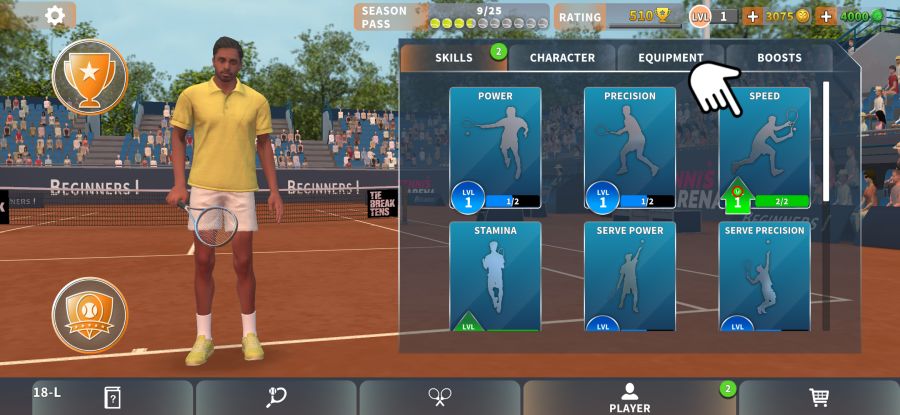The width and height of the screenshot is (900, 415).
Task: Switch to the Skills tab
Action: [x=454, y=58]
